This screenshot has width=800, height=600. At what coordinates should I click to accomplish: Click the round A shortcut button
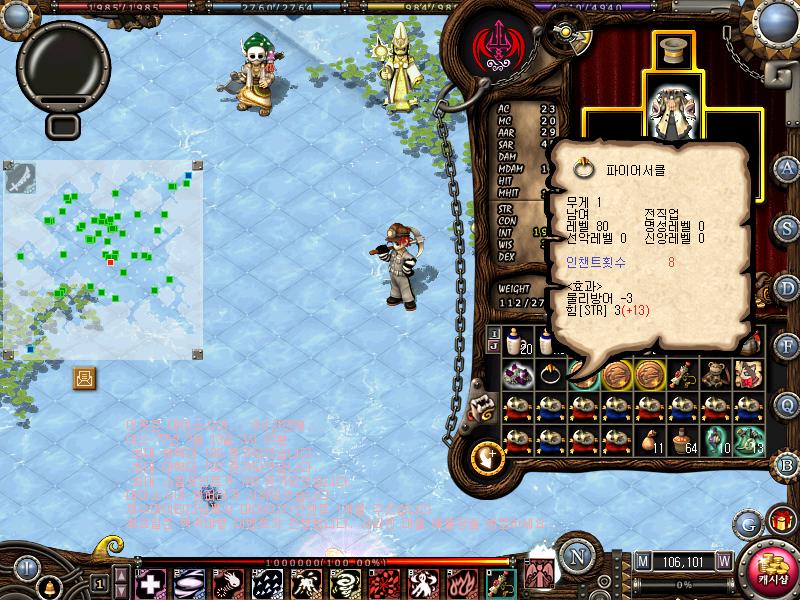(x=788, y=167)
